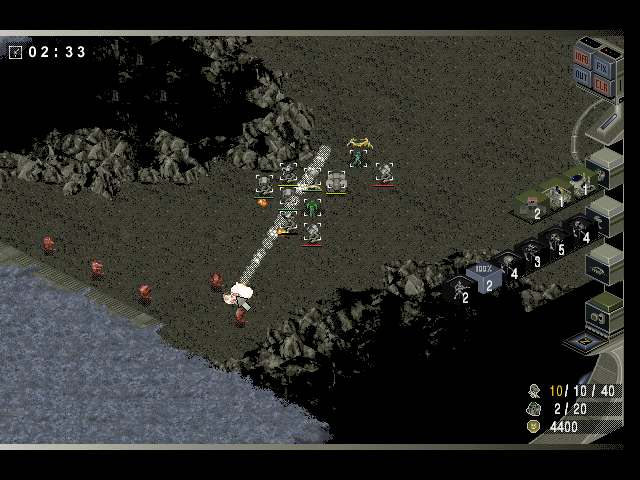Viewport: 640px width, 480px height.
Task: Choose the unit build icon with count 5
Action: pyautogui.click(x=554, y=242)
